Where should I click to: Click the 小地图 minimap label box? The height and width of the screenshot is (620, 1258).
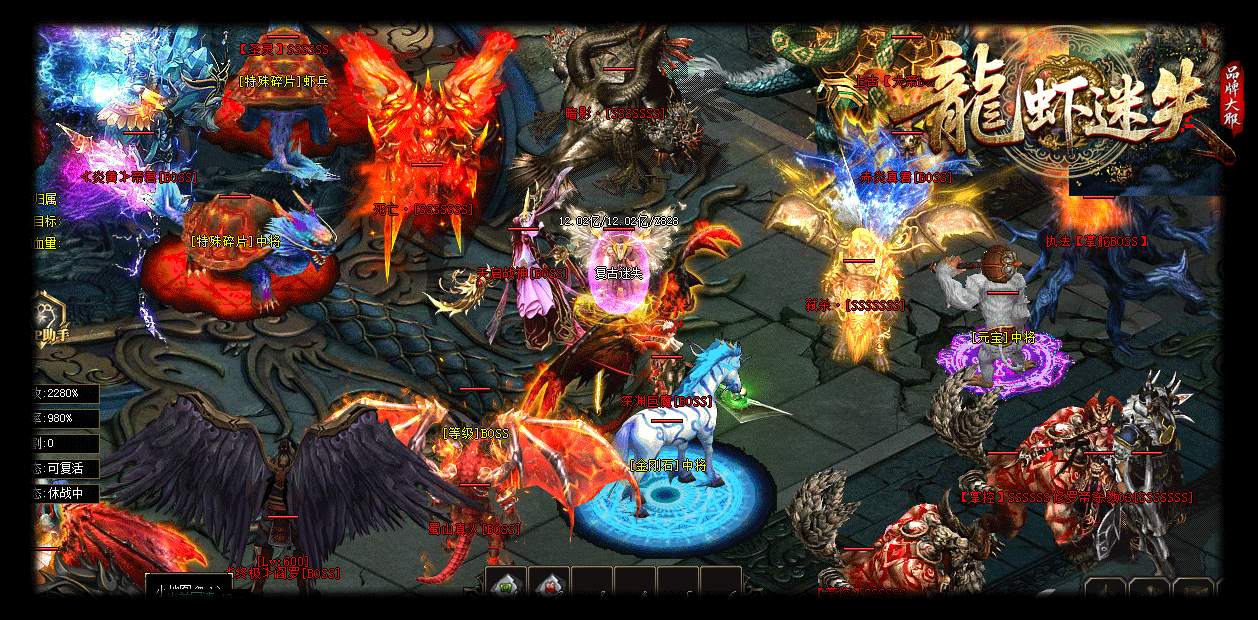click(x=187, y=589)
